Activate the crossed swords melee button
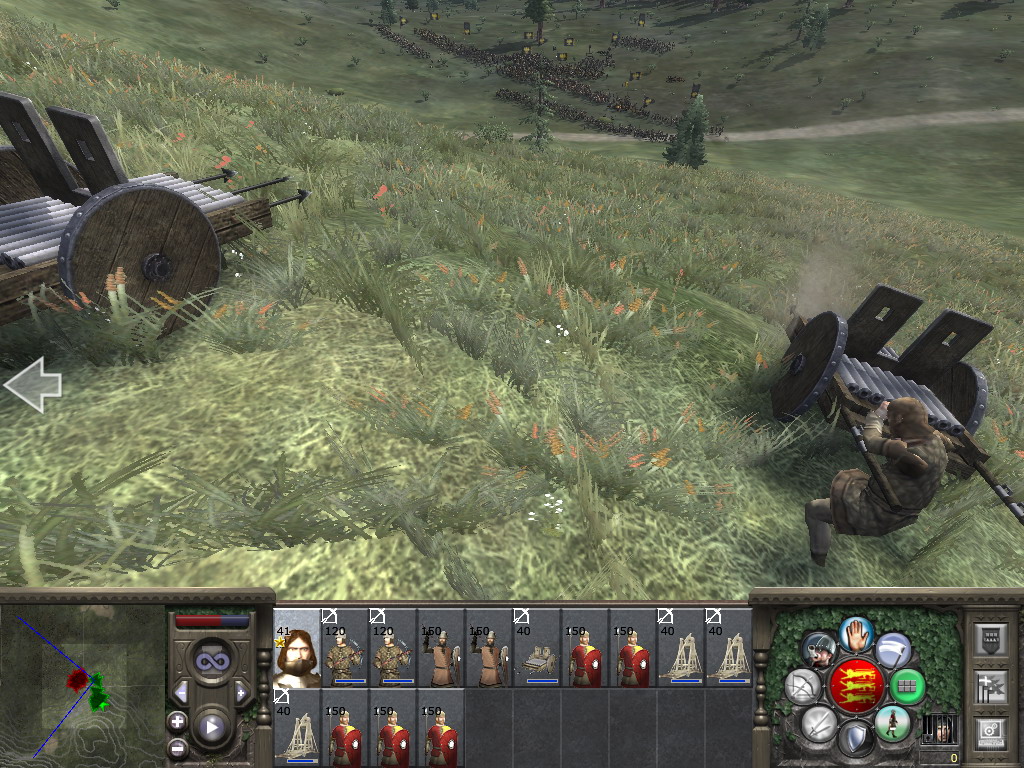Image resolution: width=1024 pixels, height=768 pixels. (819, 722)
